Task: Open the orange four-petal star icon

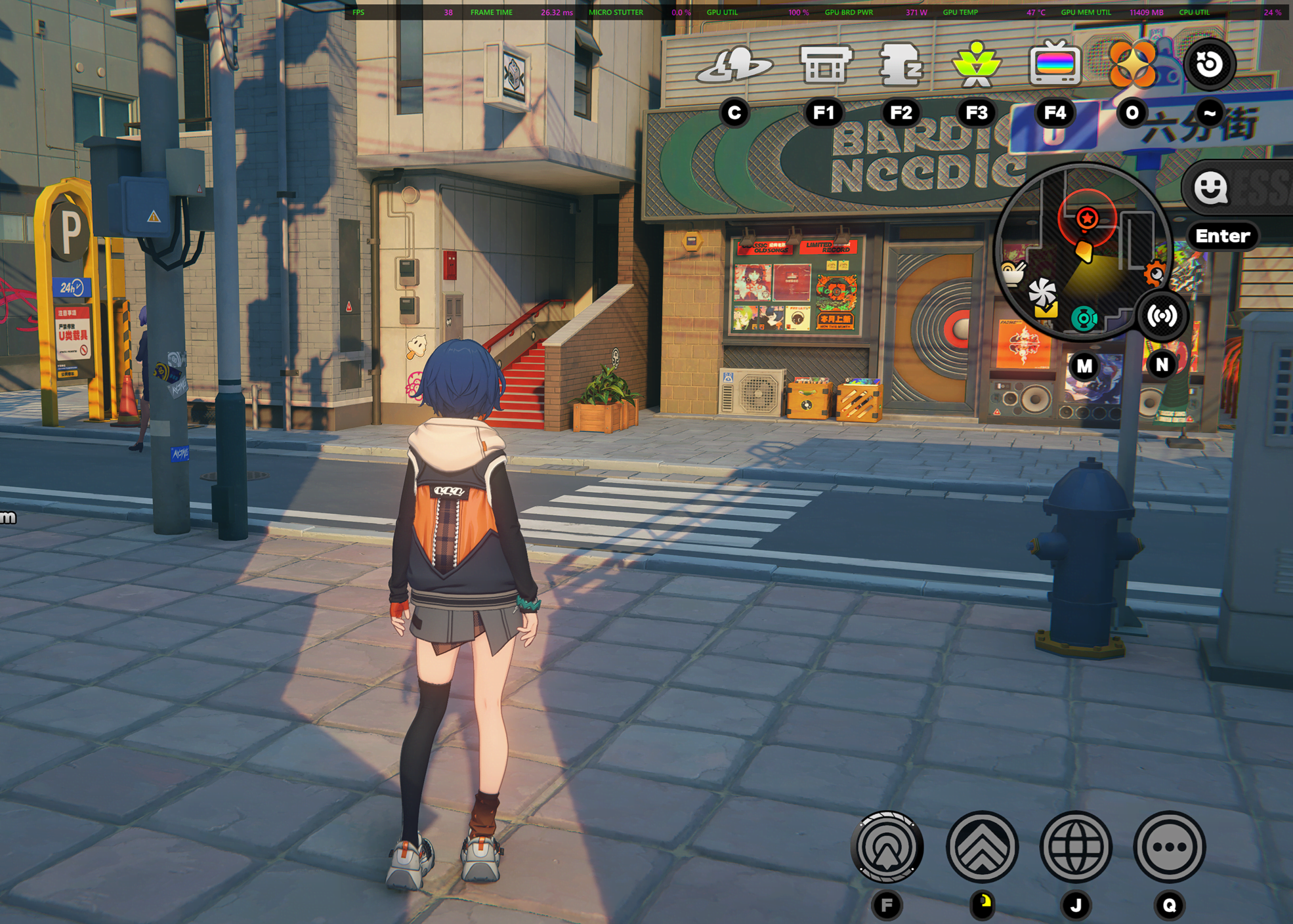Action: [1132, 64]
